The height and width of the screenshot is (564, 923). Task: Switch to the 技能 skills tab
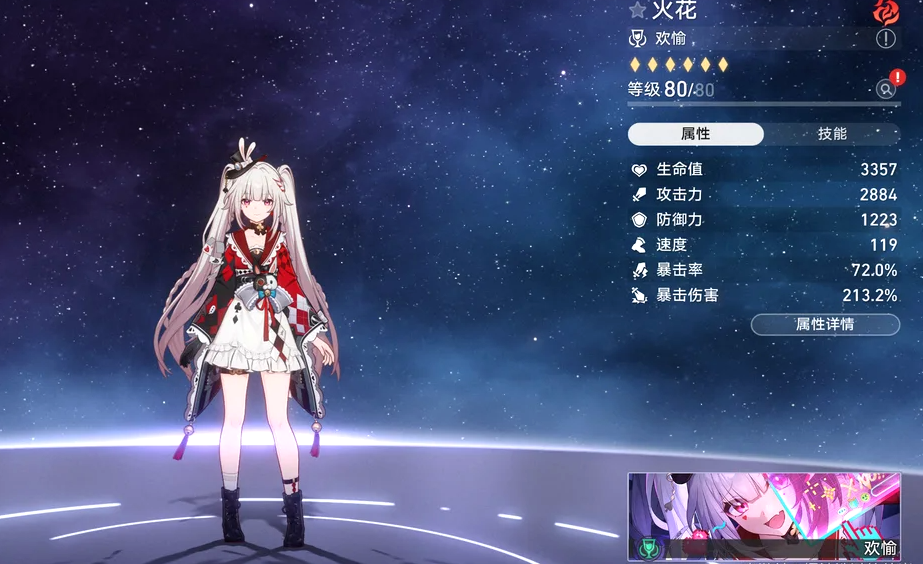coord(832,134)
